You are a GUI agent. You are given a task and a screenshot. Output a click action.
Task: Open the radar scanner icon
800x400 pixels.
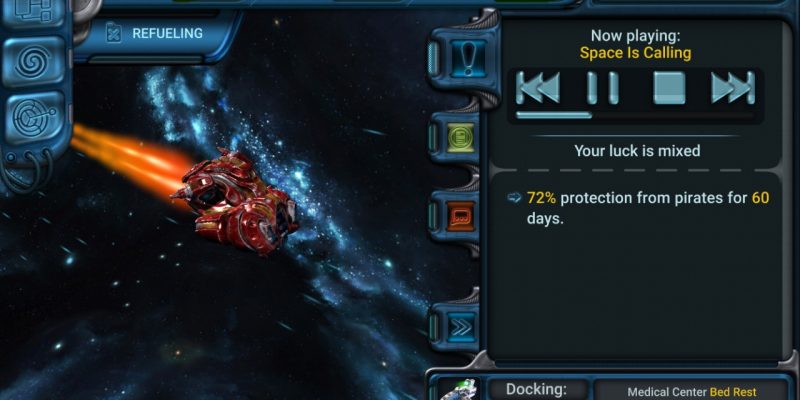click(x=33, y=119)
